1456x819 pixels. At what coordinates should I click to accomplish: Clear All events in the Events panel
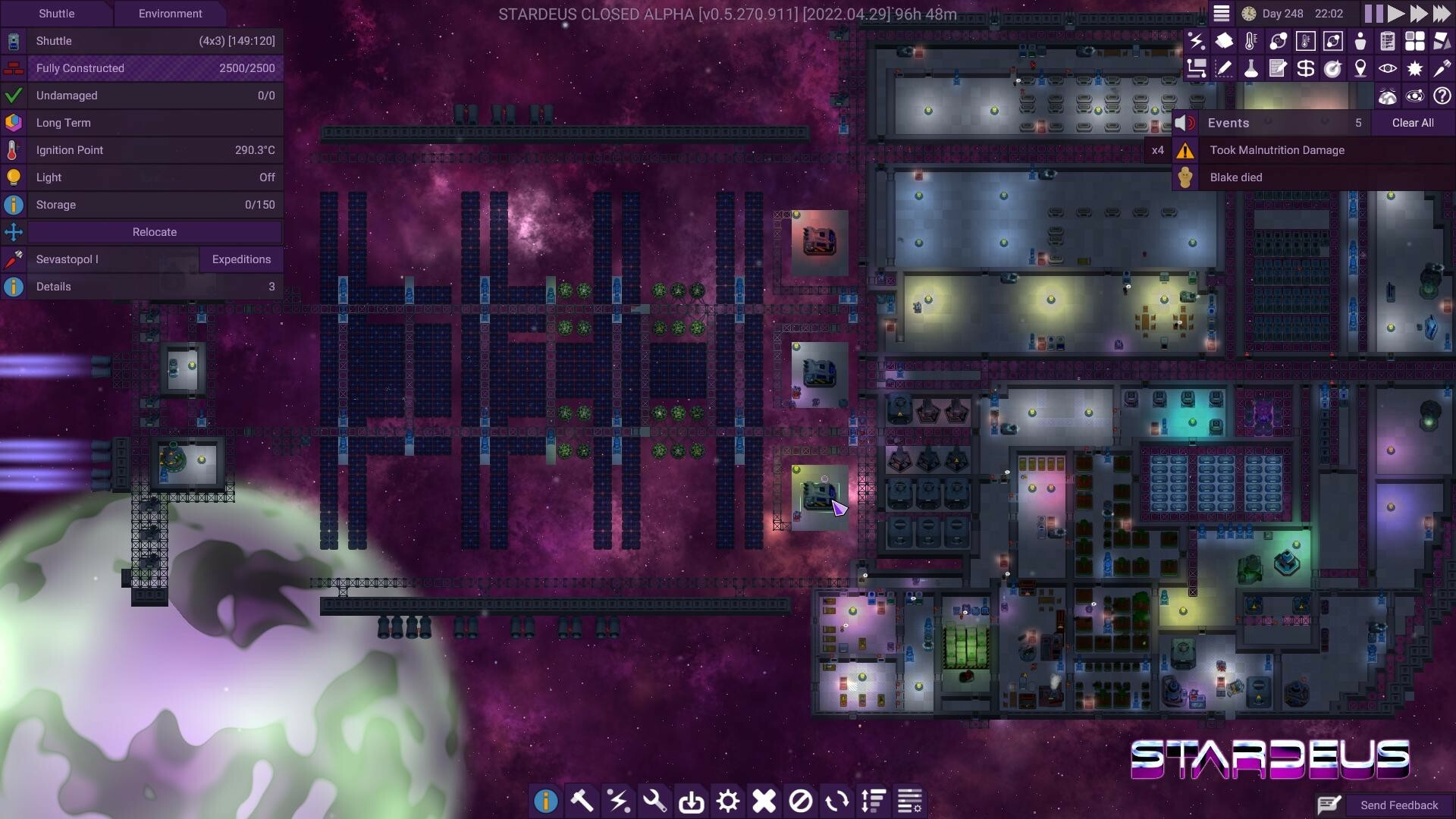point(1412,122)
